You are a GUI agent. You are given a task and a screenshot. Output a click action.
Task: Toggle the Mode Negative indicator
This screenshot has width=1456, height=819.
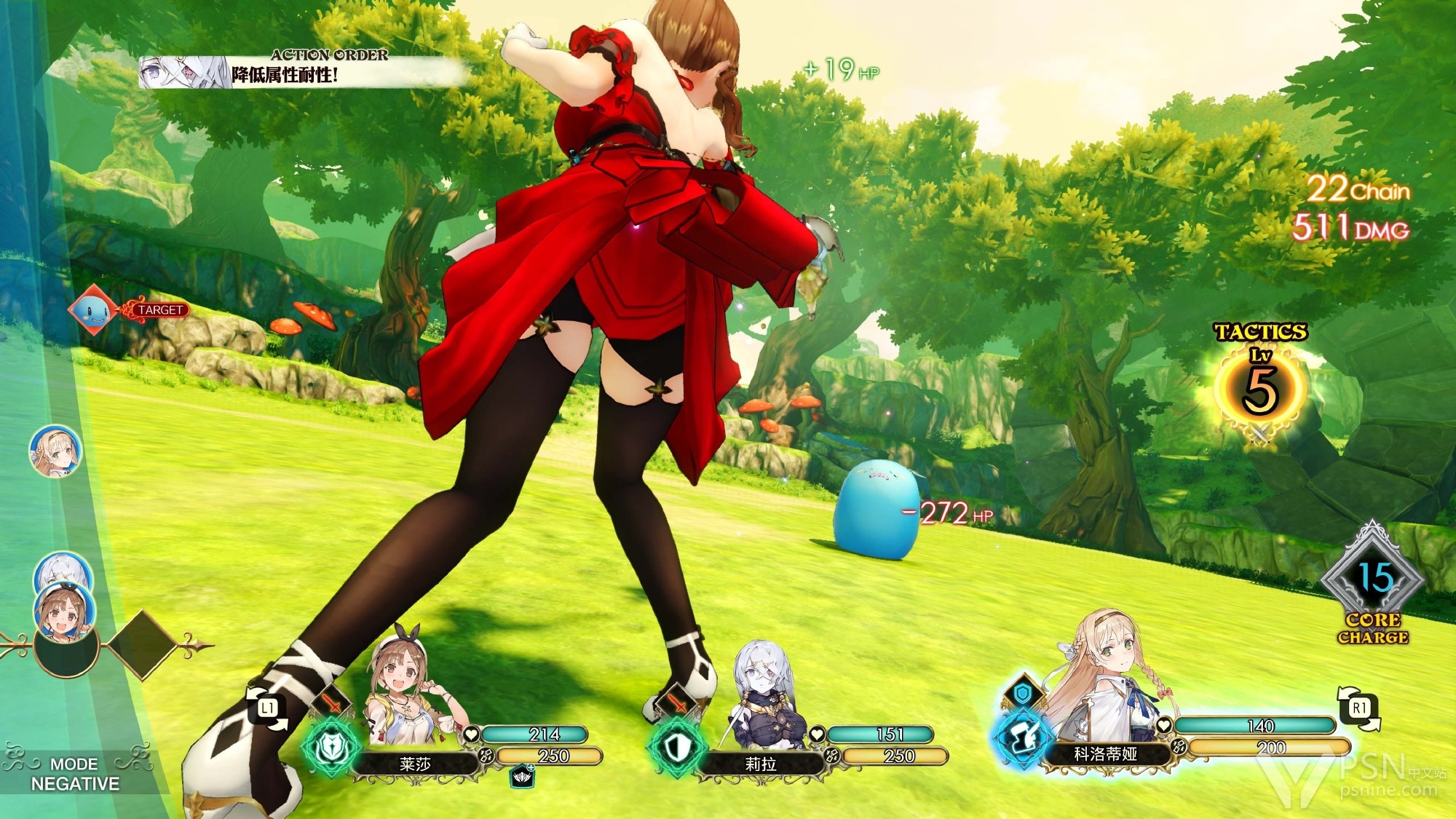point(76,774)
